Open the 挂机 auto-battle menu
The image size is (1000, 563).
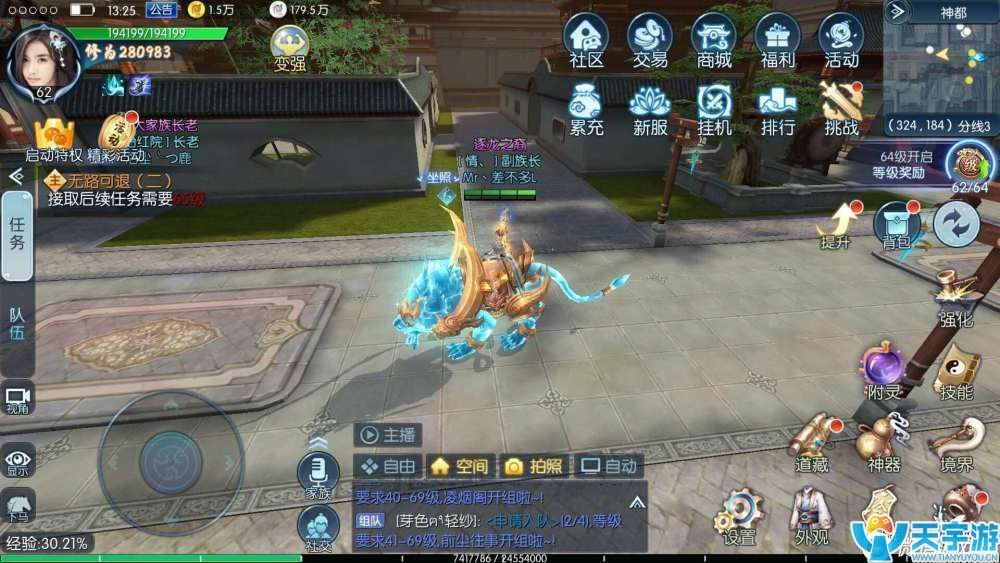(x=714, y=107)
